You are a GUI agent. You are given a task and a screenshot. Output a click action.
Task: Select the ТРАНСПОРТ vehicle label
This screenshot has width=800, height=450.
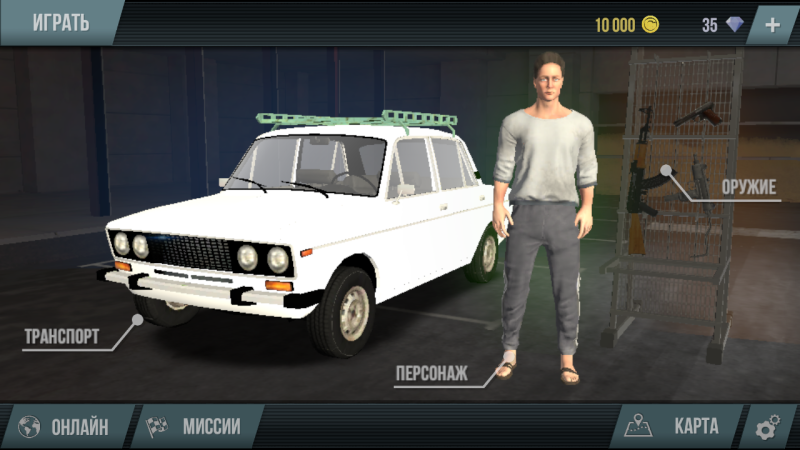tap(62, 336)
